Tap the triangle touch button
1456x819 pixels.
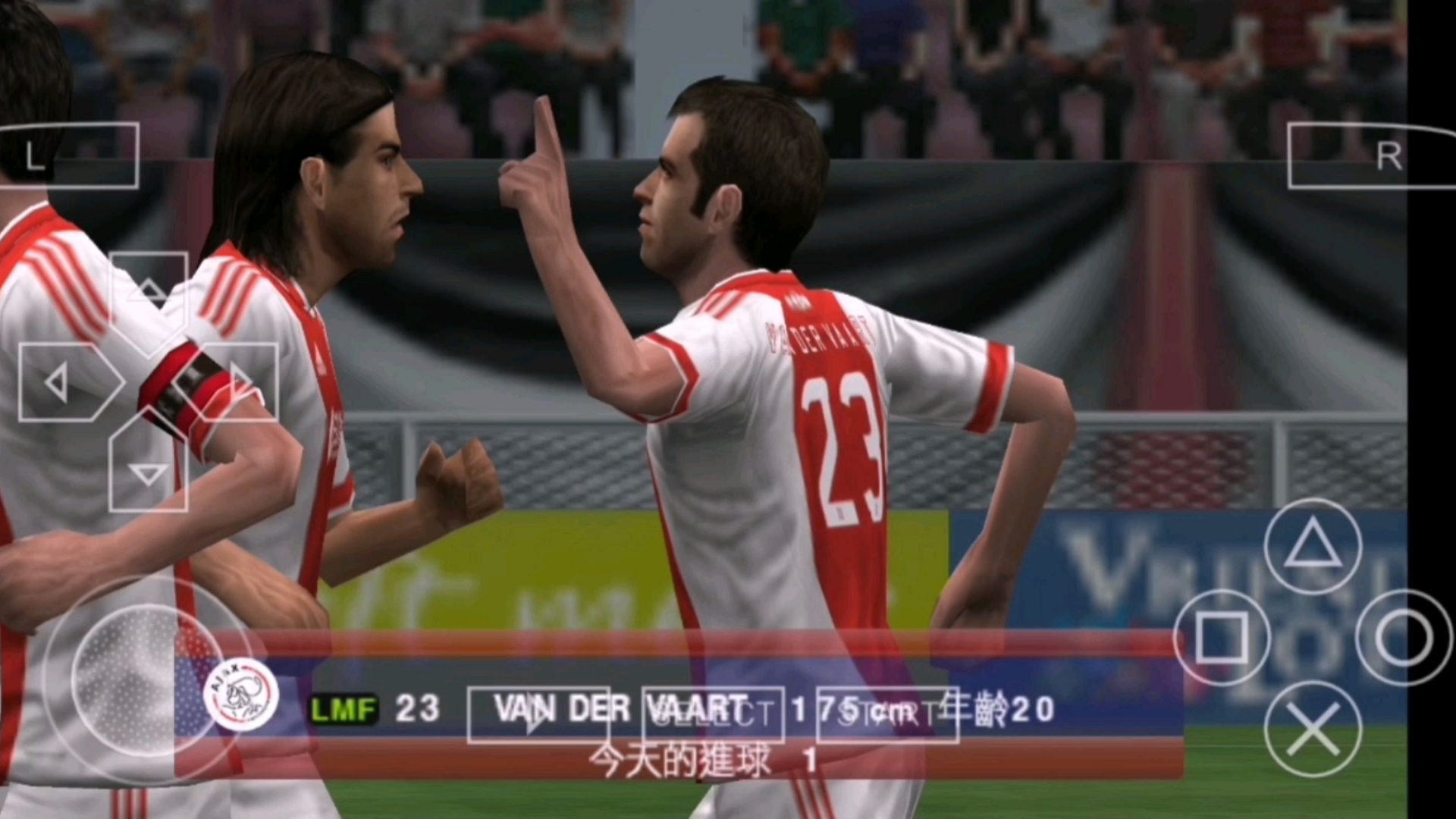(x=1312, y=546)
